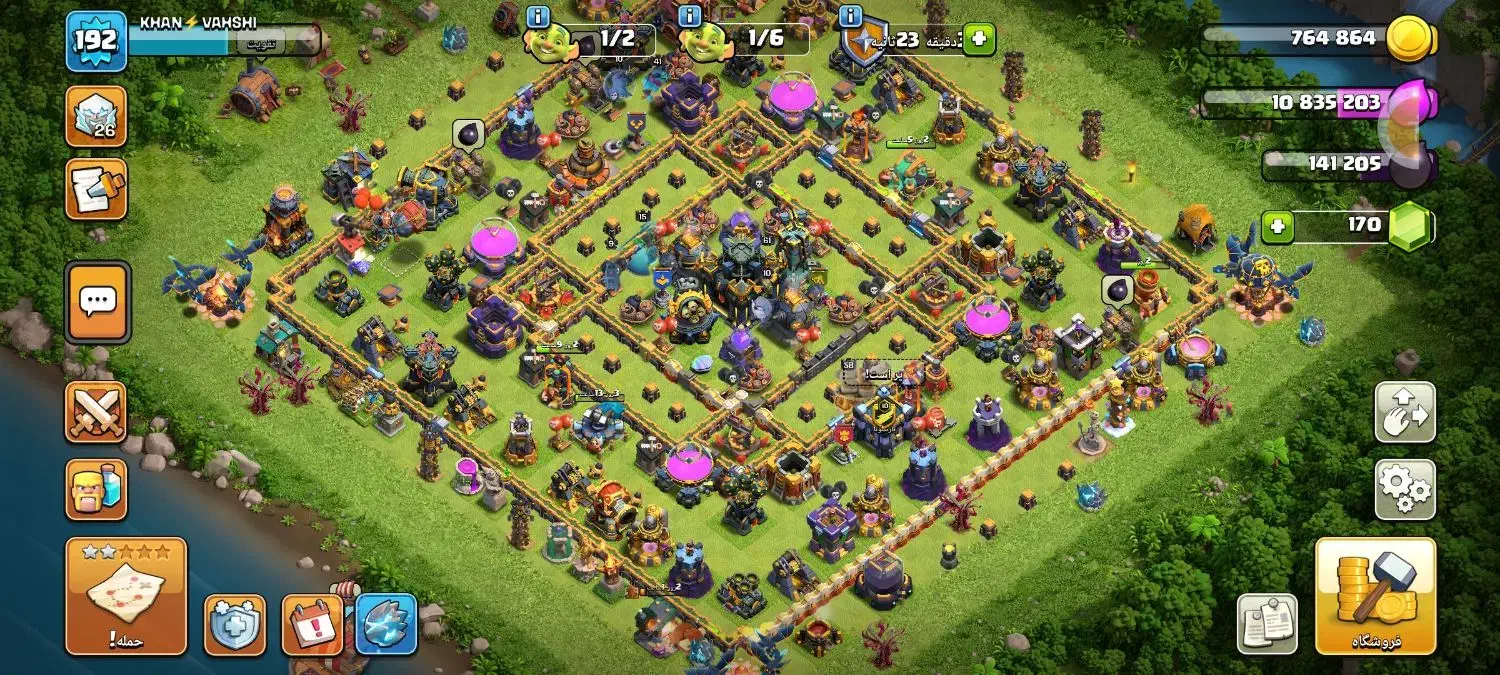Open the army overview barbarian icon

[x=96, y=489]
